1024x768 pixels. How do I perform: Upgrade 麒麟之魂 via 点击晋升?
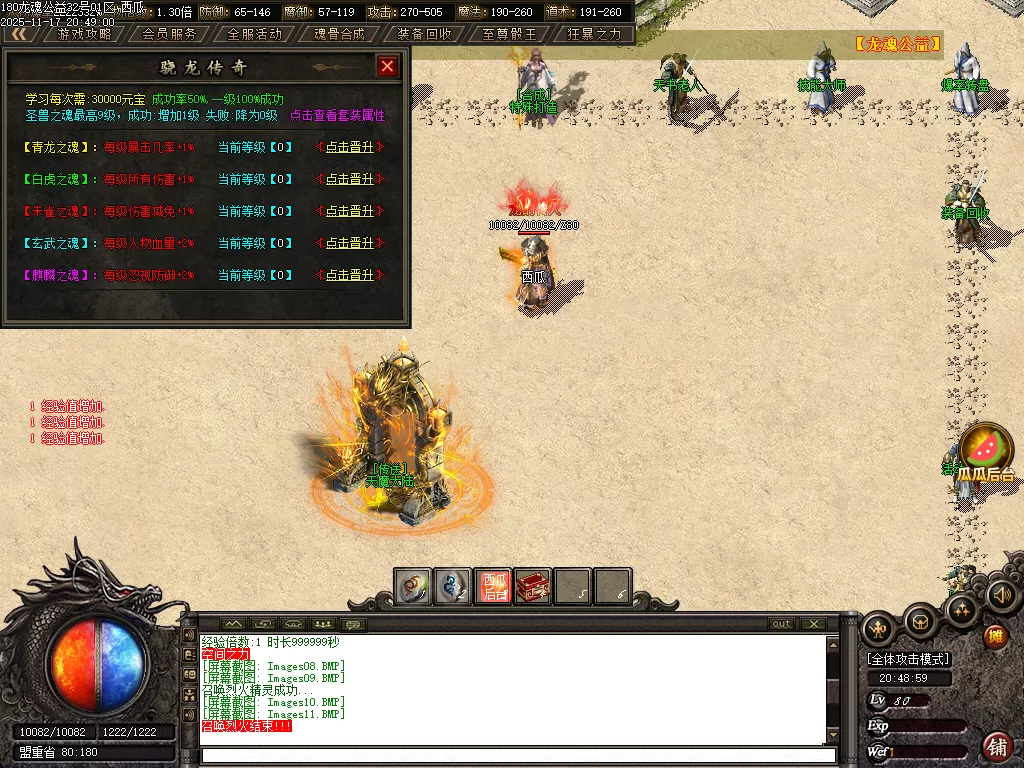[349, 275]
